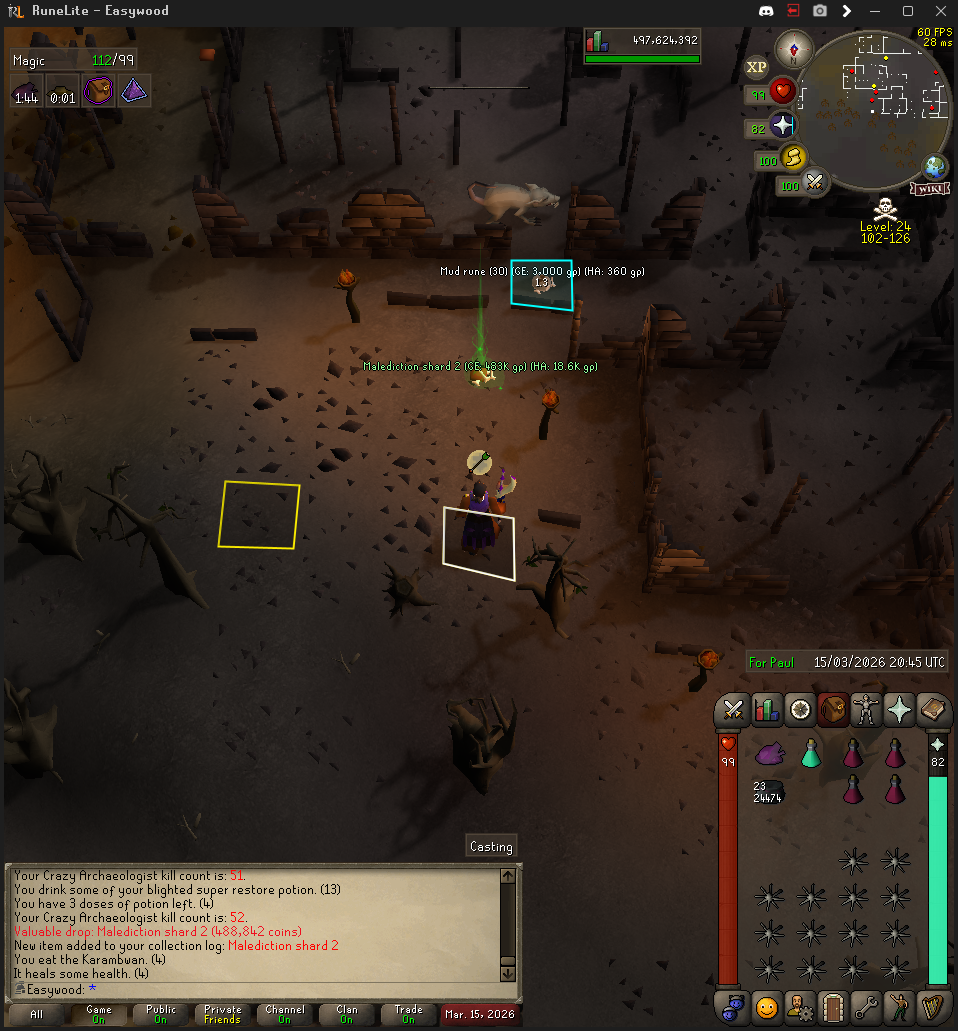Open the world map globe
Screen dimensions: 958x1031
pyautogui.click(x=936, y=167)
